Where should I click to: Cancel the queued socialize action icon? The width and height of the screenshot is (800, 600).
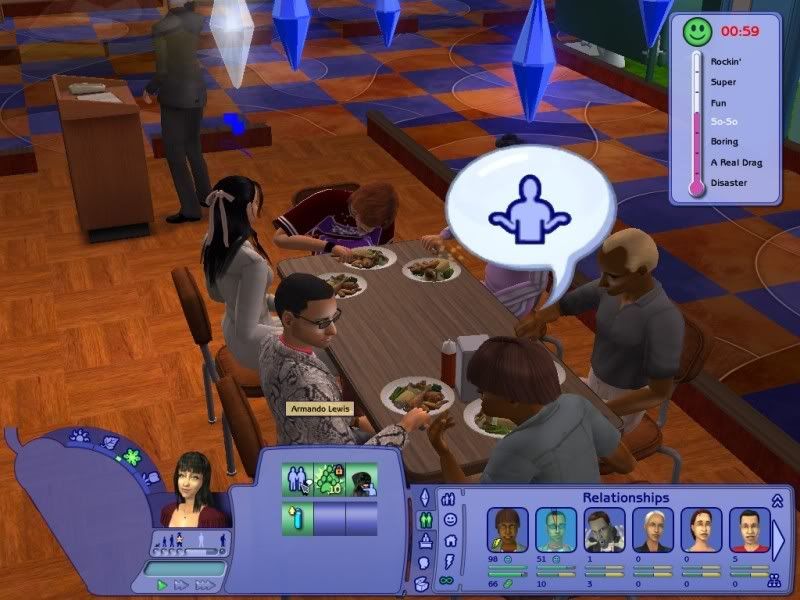pos(297,480)
